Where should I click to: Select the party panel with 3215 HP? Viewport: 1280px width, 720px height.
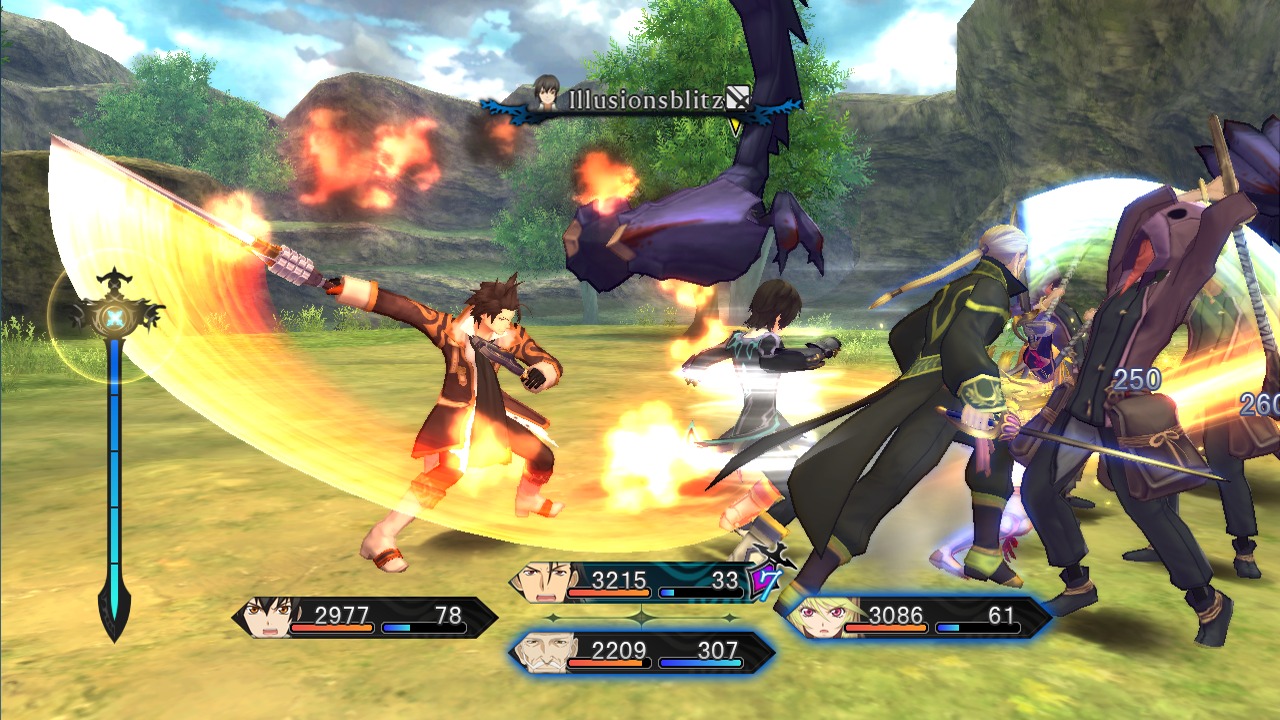point(640,582)
